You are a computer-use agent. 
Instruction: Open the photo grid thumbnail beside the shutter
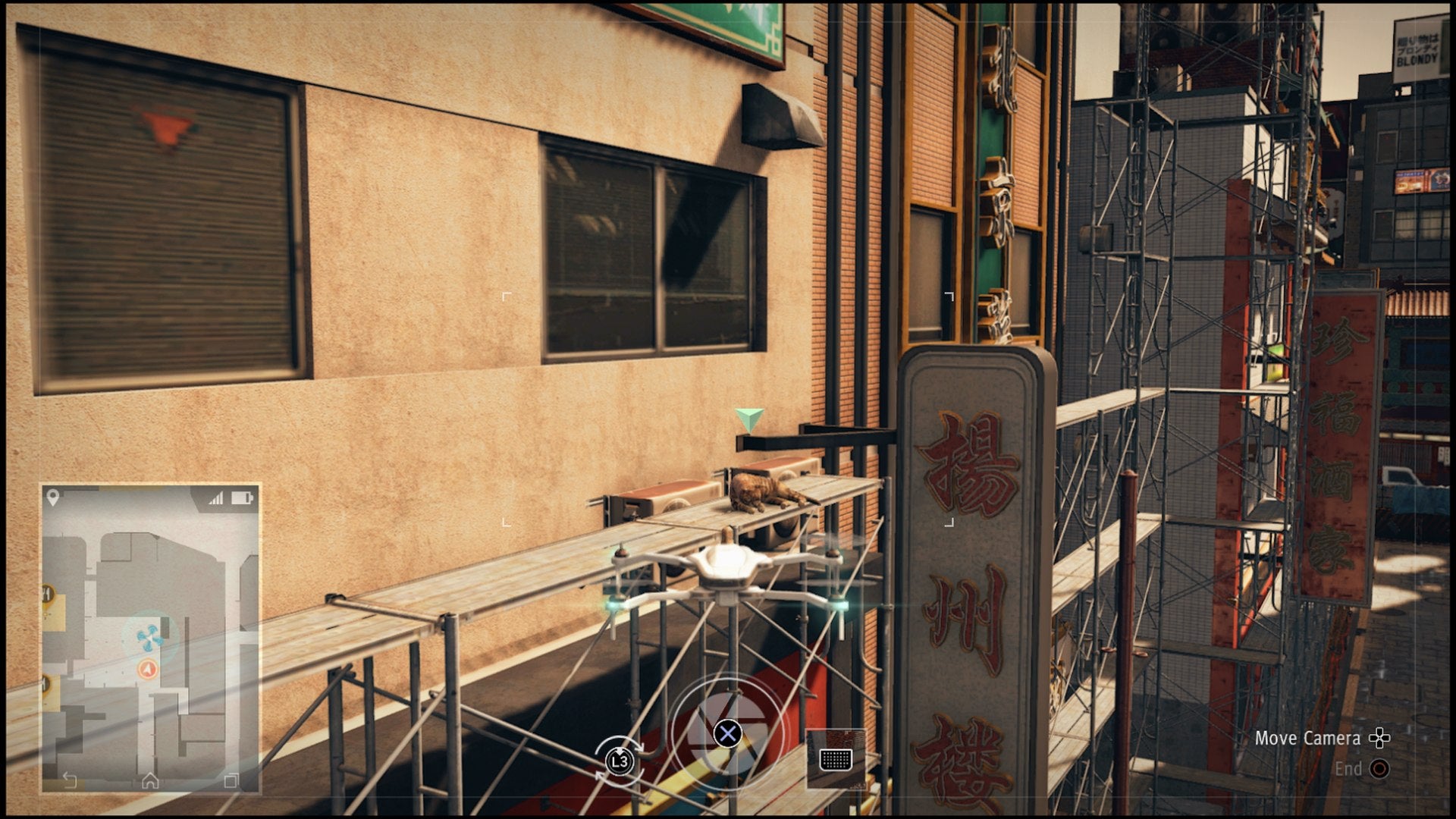point(836,760)
